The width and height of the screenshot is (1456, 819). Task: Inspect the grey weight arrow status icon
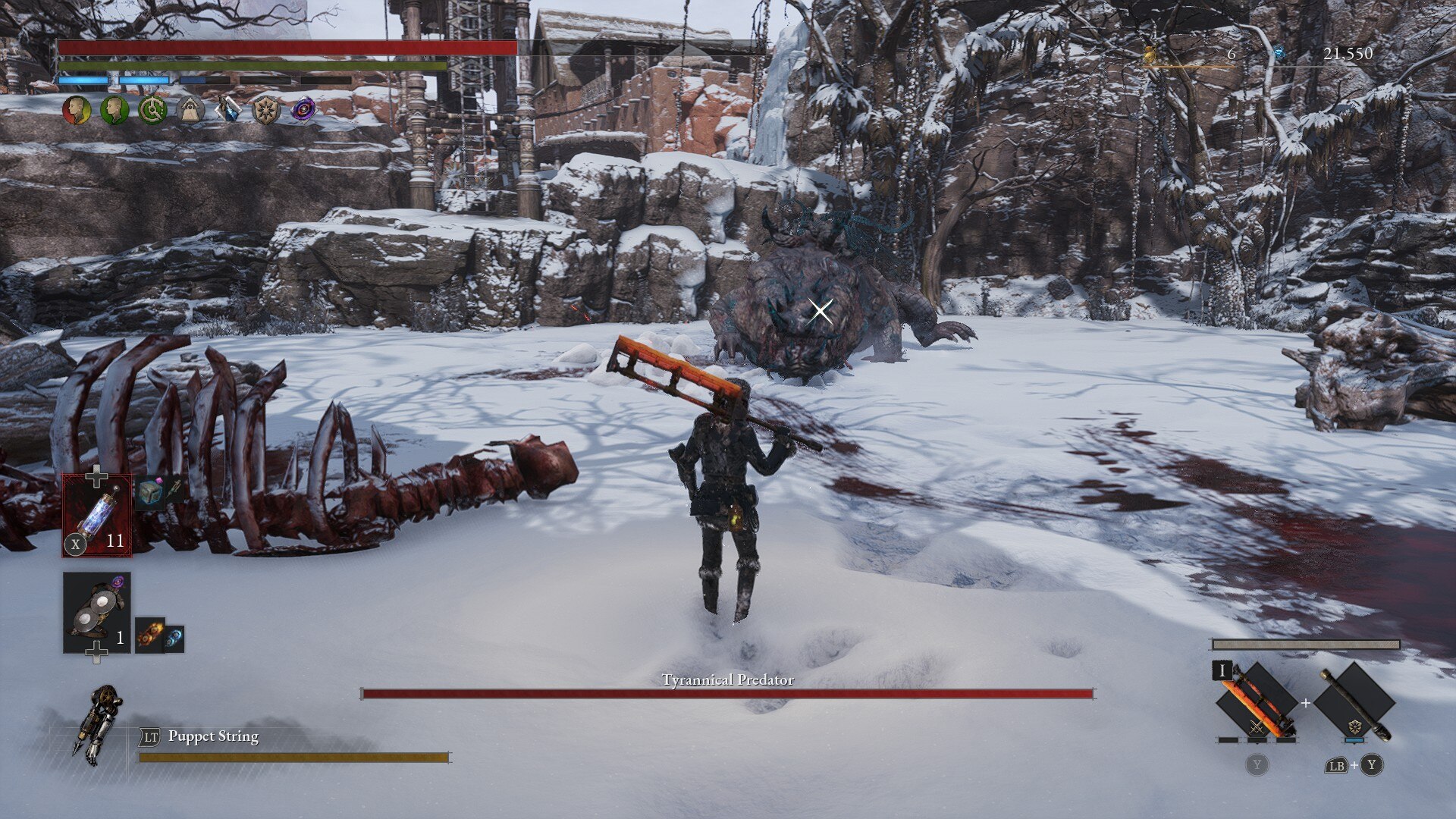[x=190, y=110]
